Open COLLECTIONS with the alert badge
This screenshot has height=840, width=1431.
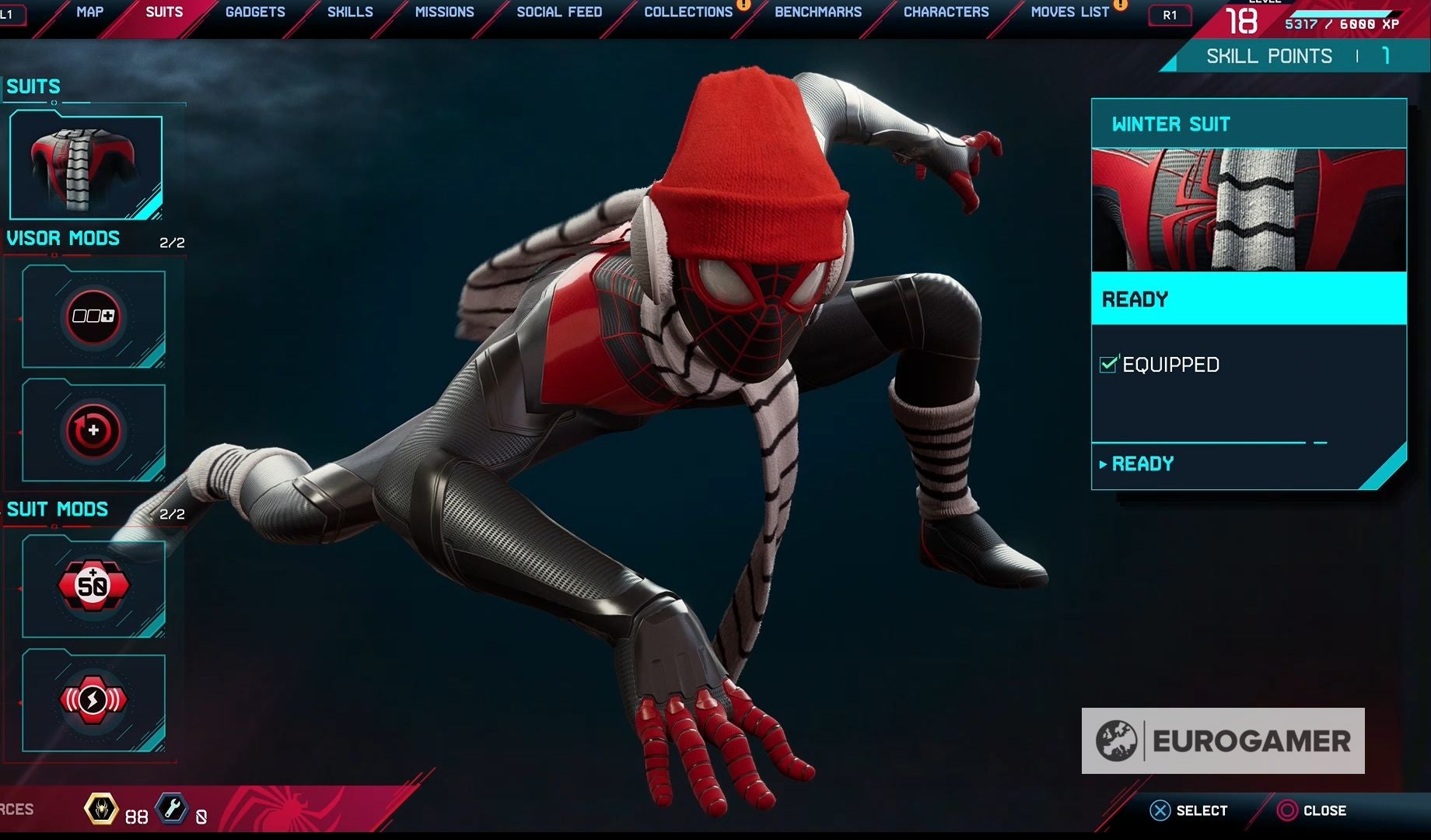pyautogui.click(x=688, y=12)
